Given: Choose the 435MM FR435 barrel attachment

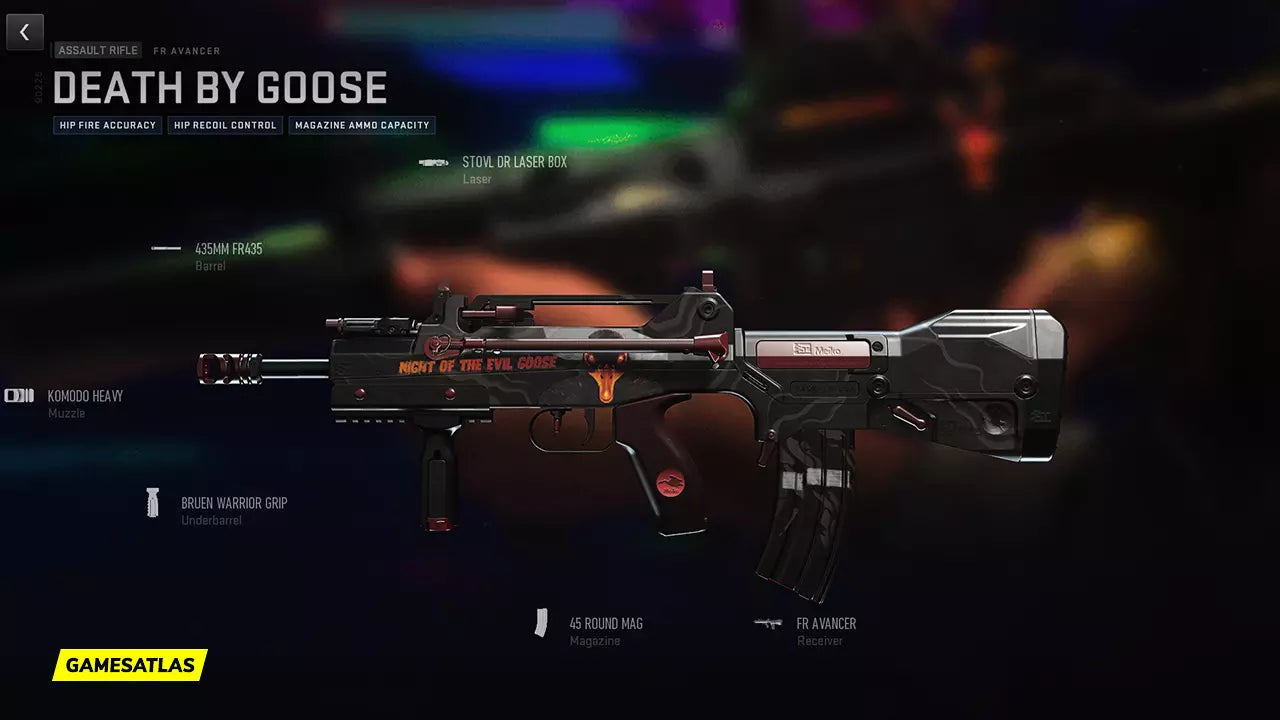Looking at the screenshot, I should click(228, 249).
